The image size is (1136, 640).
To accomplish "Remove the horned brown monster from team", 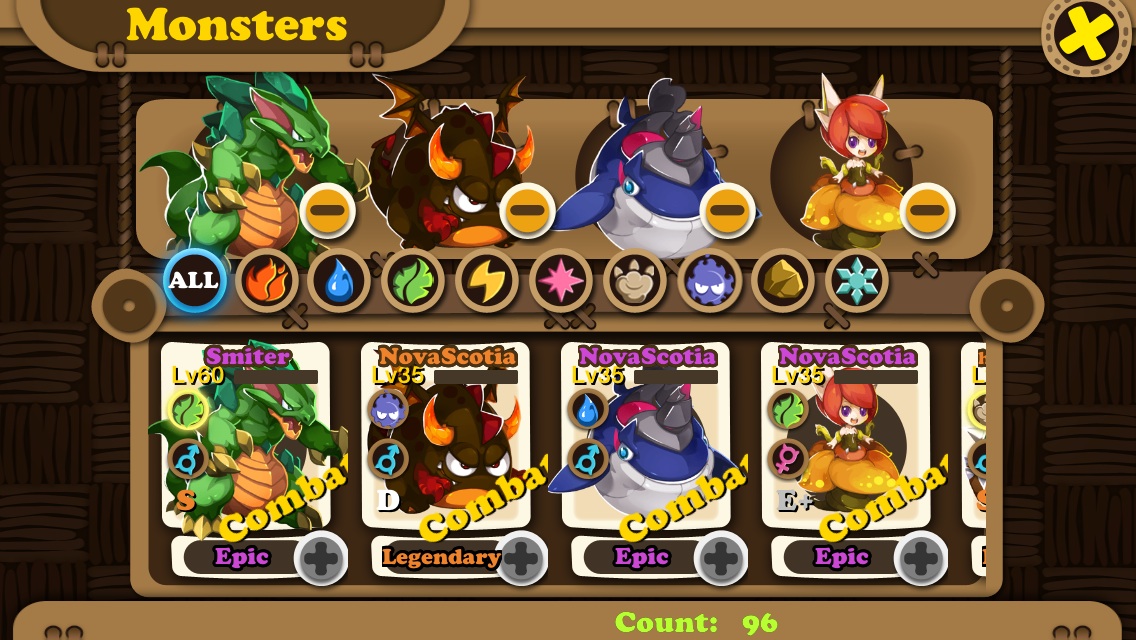I will point(527,210).
